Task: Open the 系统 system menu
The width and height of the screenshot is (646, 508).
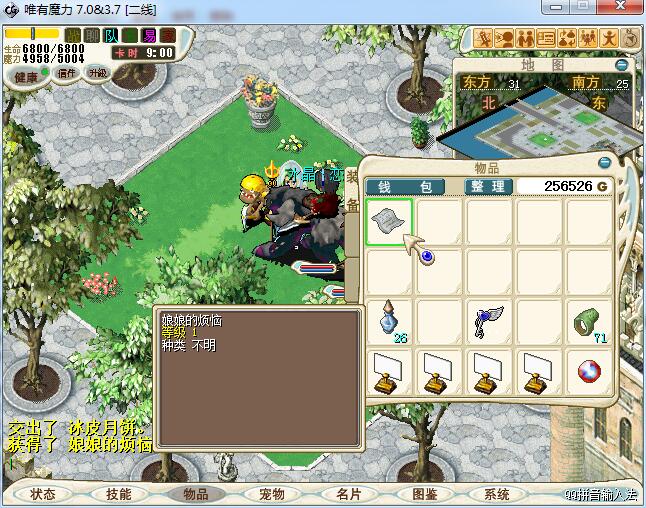Action: pos(497,494)
